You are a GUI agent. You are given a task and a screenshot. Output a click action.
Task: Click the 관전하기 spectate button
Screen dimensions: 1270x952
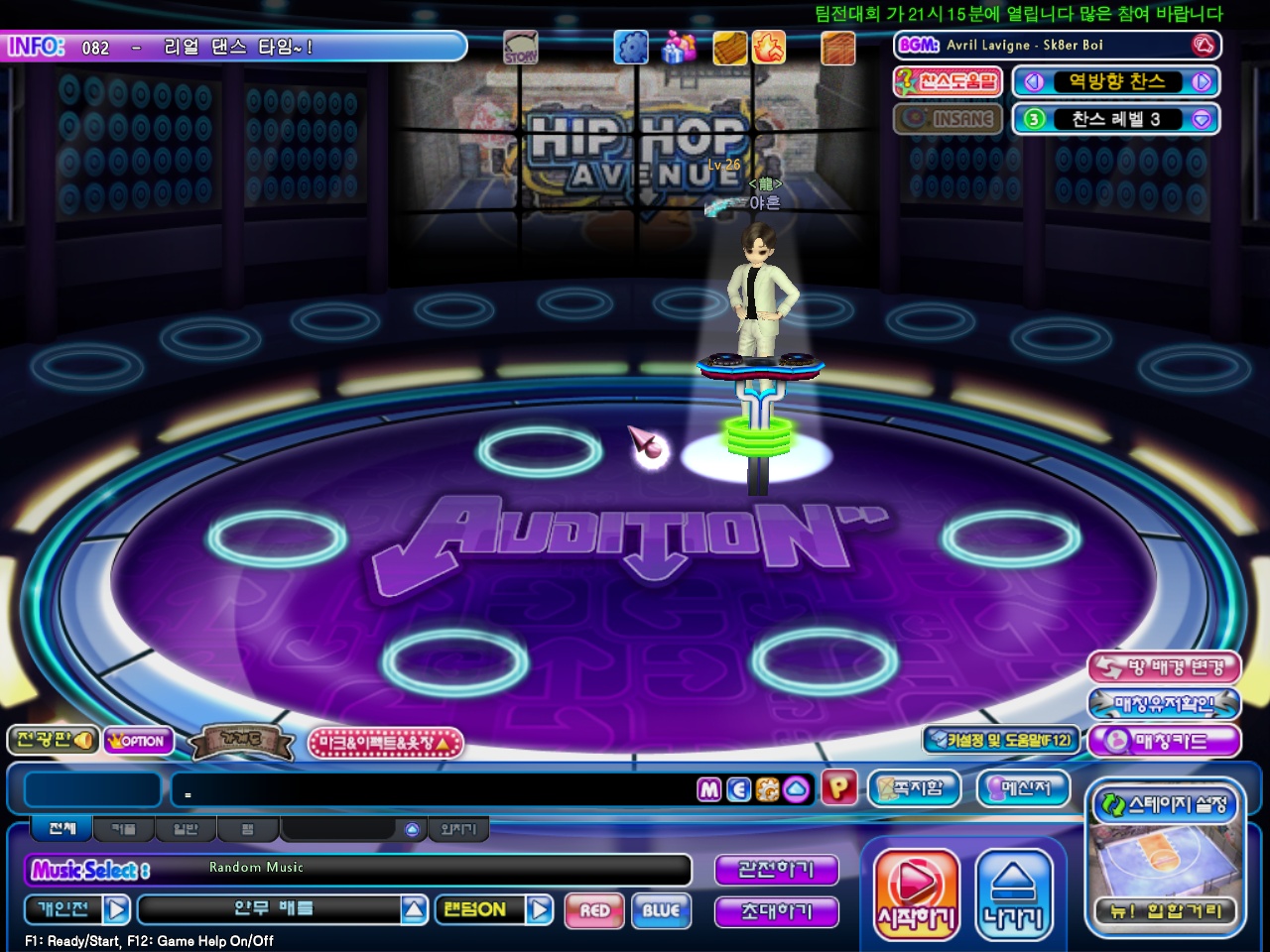[776, 870]
